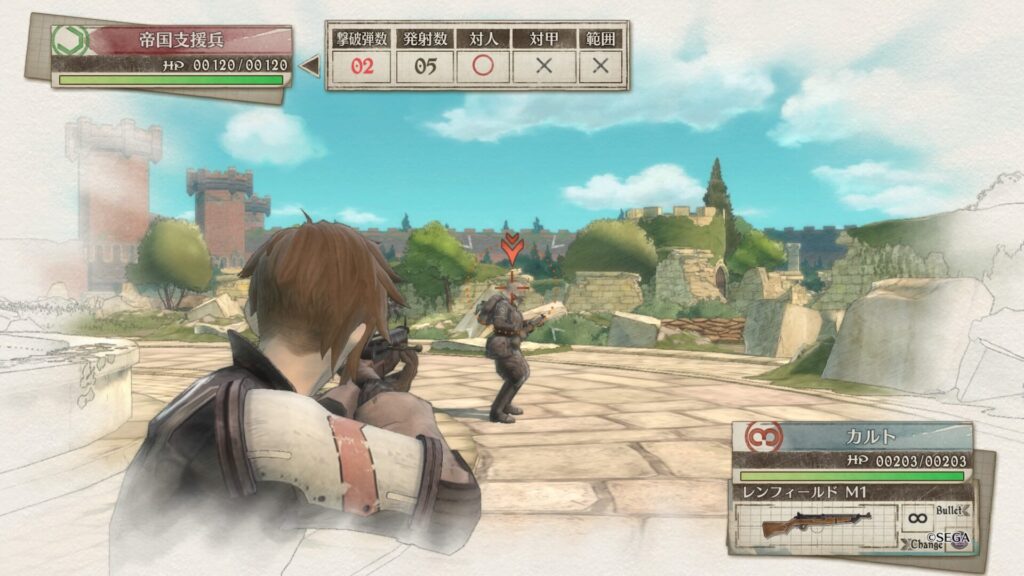Click the green enemy class emblem icon

[x=71, y=41]
